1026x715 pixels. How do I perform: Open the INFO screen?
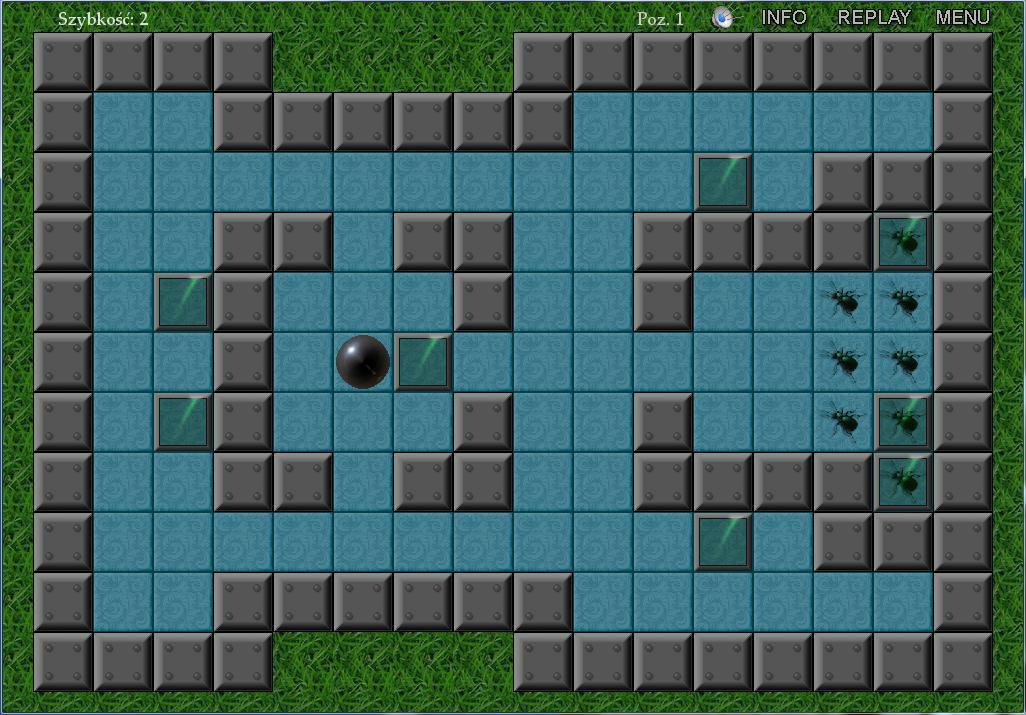tap(784, 17)
